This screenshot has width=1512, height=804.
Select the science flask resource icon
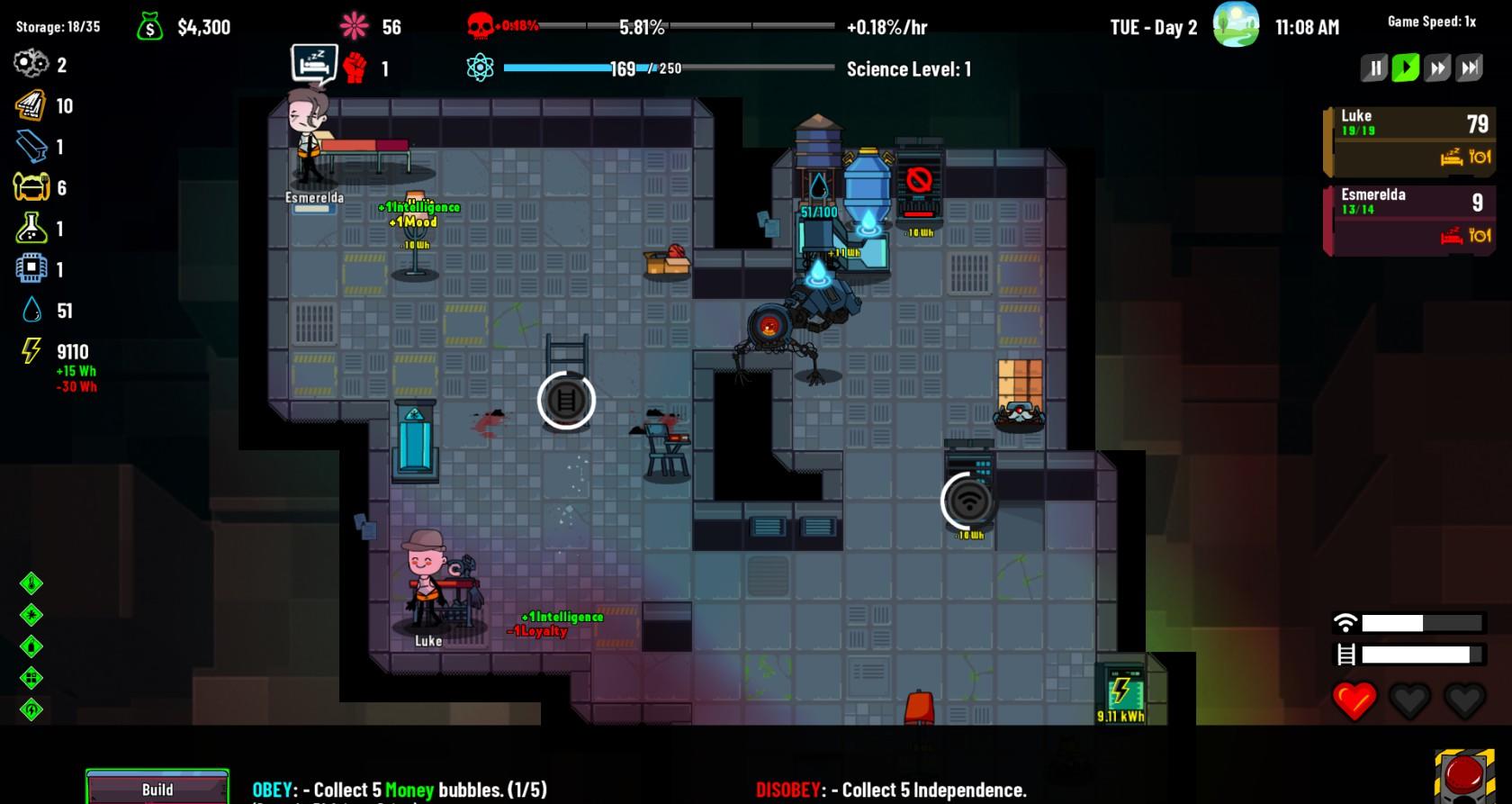[x=31, y=229]
